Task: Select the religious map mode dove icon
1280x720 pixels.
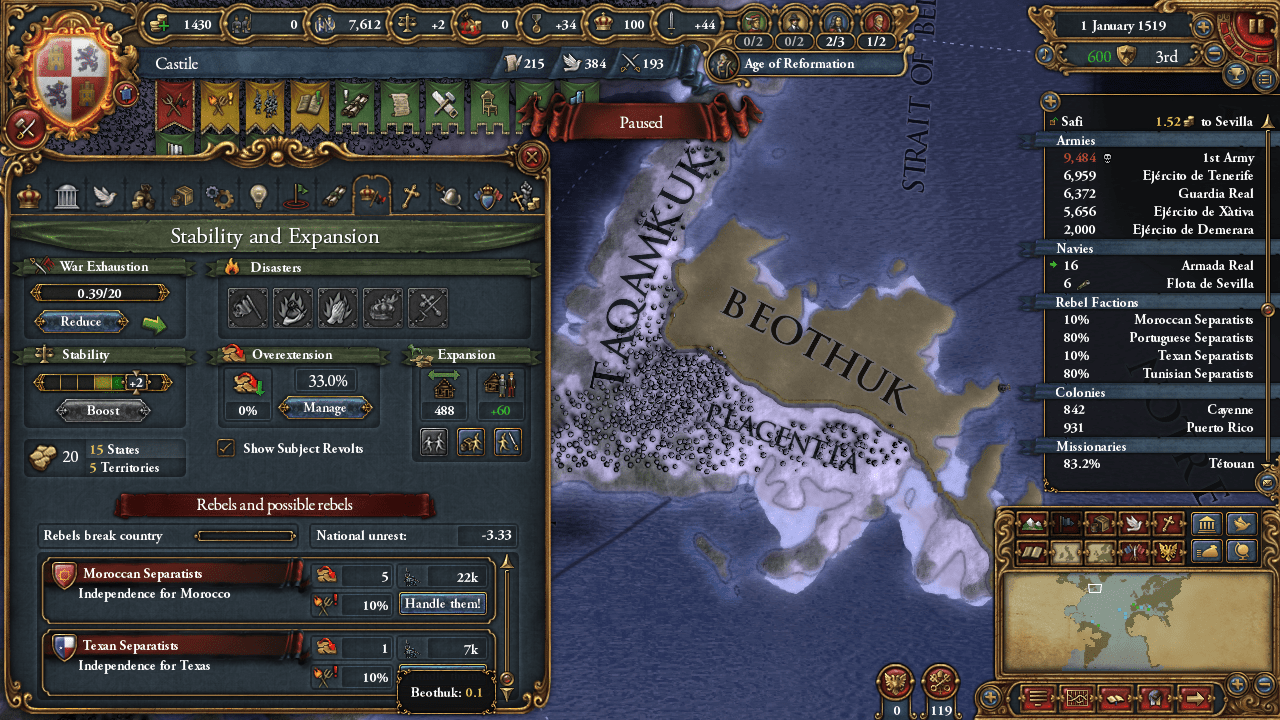Action: pyautogui.click(x=1133, y=522)
